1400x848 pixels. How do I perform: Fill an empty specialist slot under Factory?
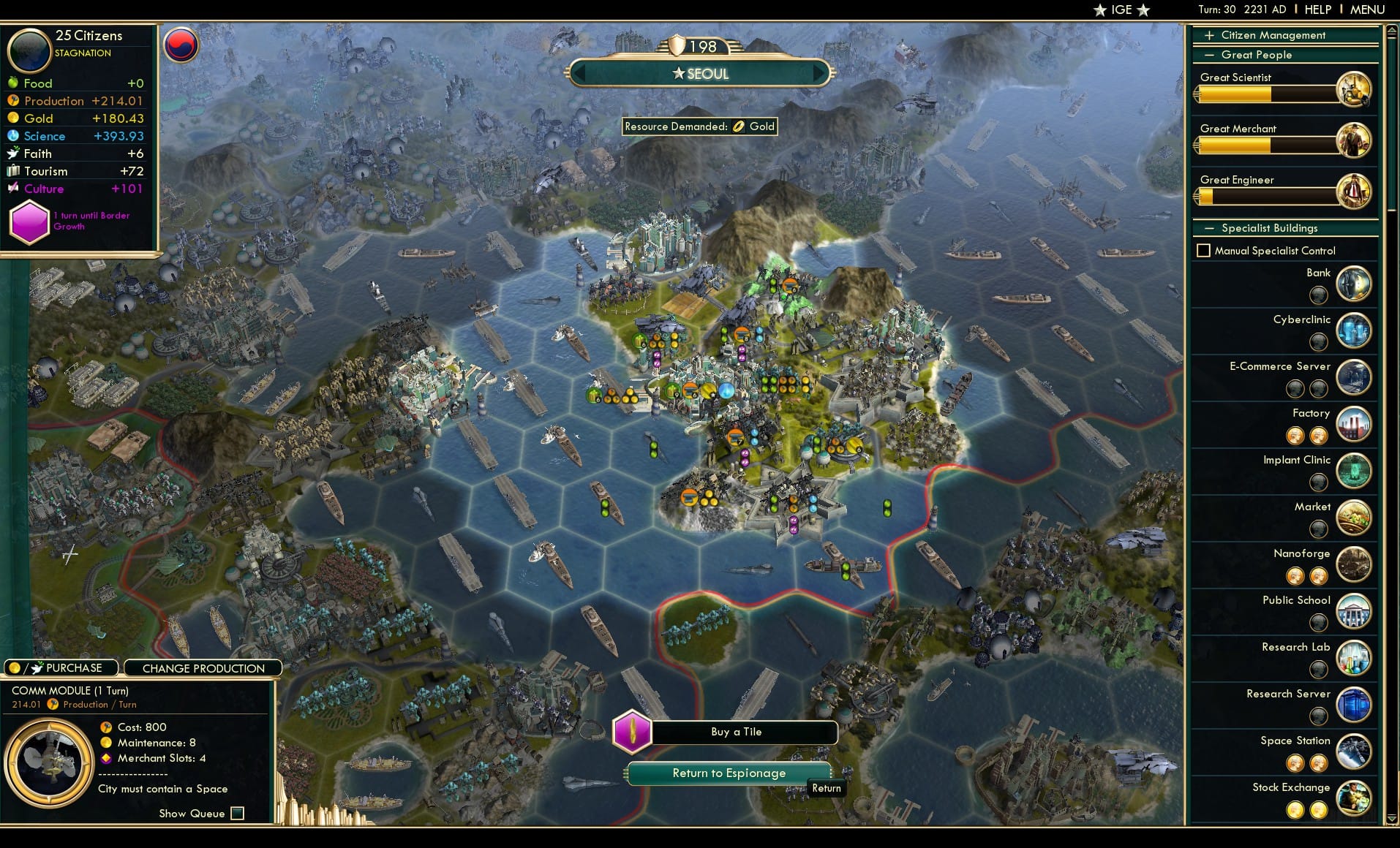coord(1296,436)
